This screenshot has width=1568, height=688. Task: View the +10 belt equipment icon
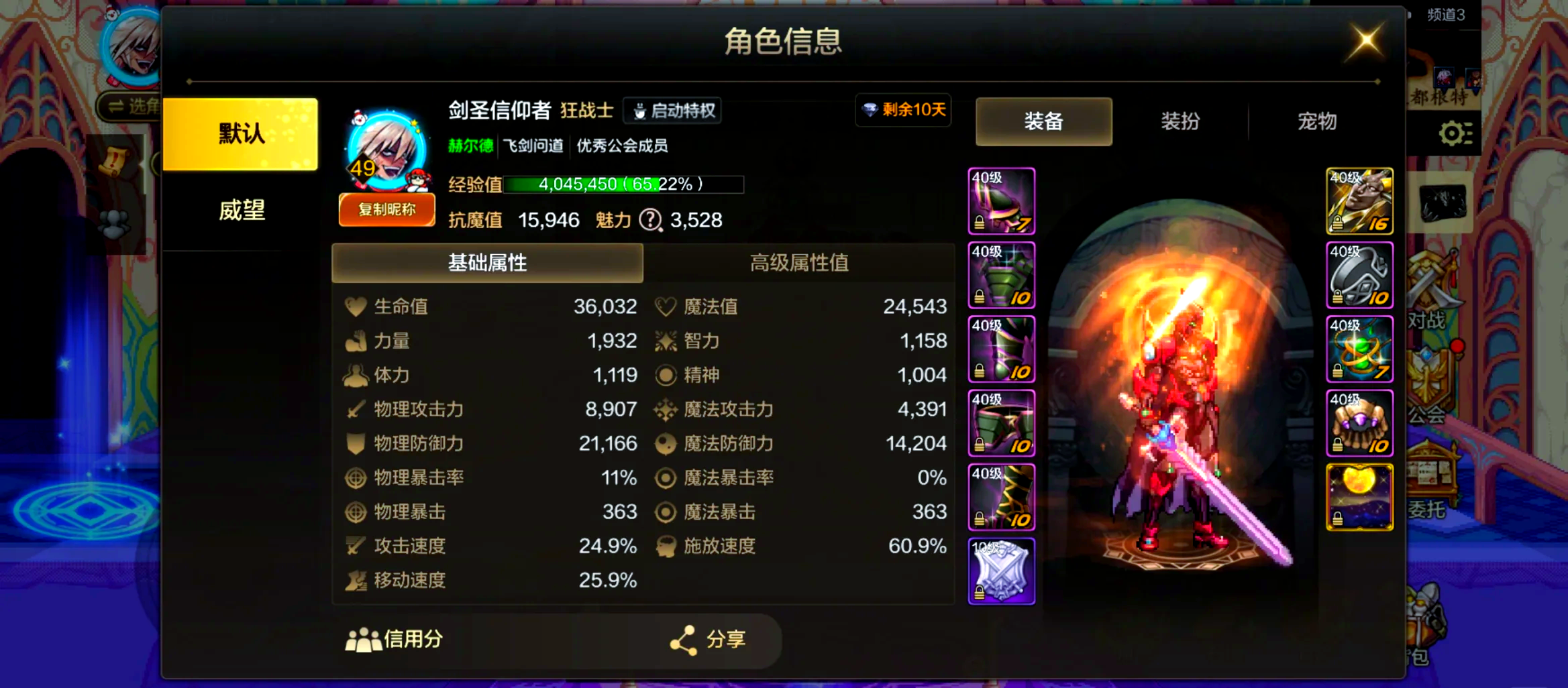[x=1001, y=422]
